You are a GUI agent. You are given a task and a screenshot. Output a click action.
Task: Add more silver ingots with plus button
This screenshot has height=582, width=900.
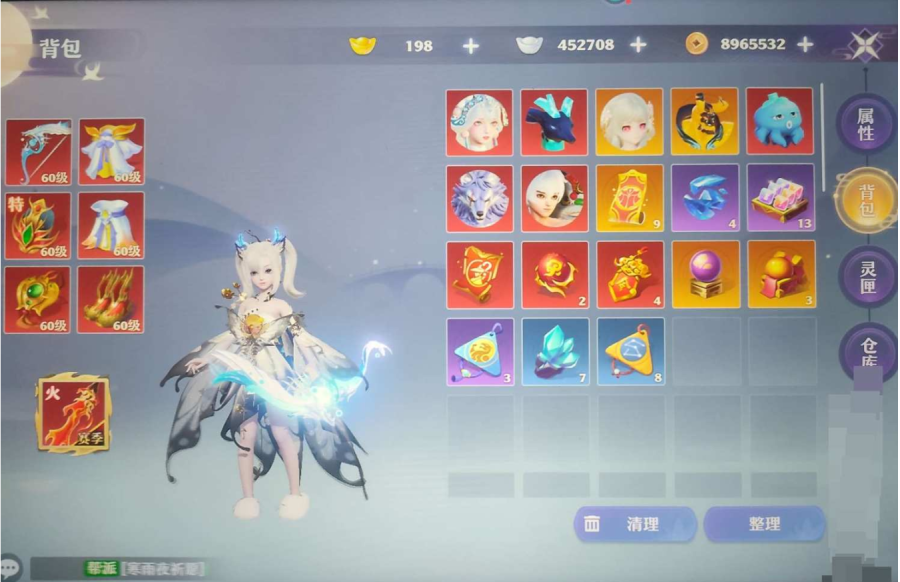coord(638,45)
